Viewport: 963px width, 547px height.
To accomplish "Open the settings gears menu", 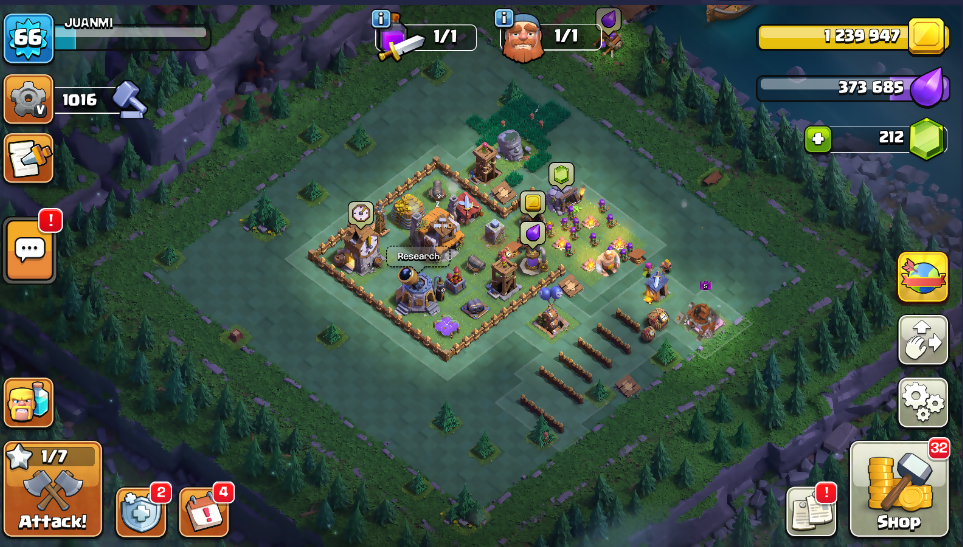I will click(x=922, y=402).
